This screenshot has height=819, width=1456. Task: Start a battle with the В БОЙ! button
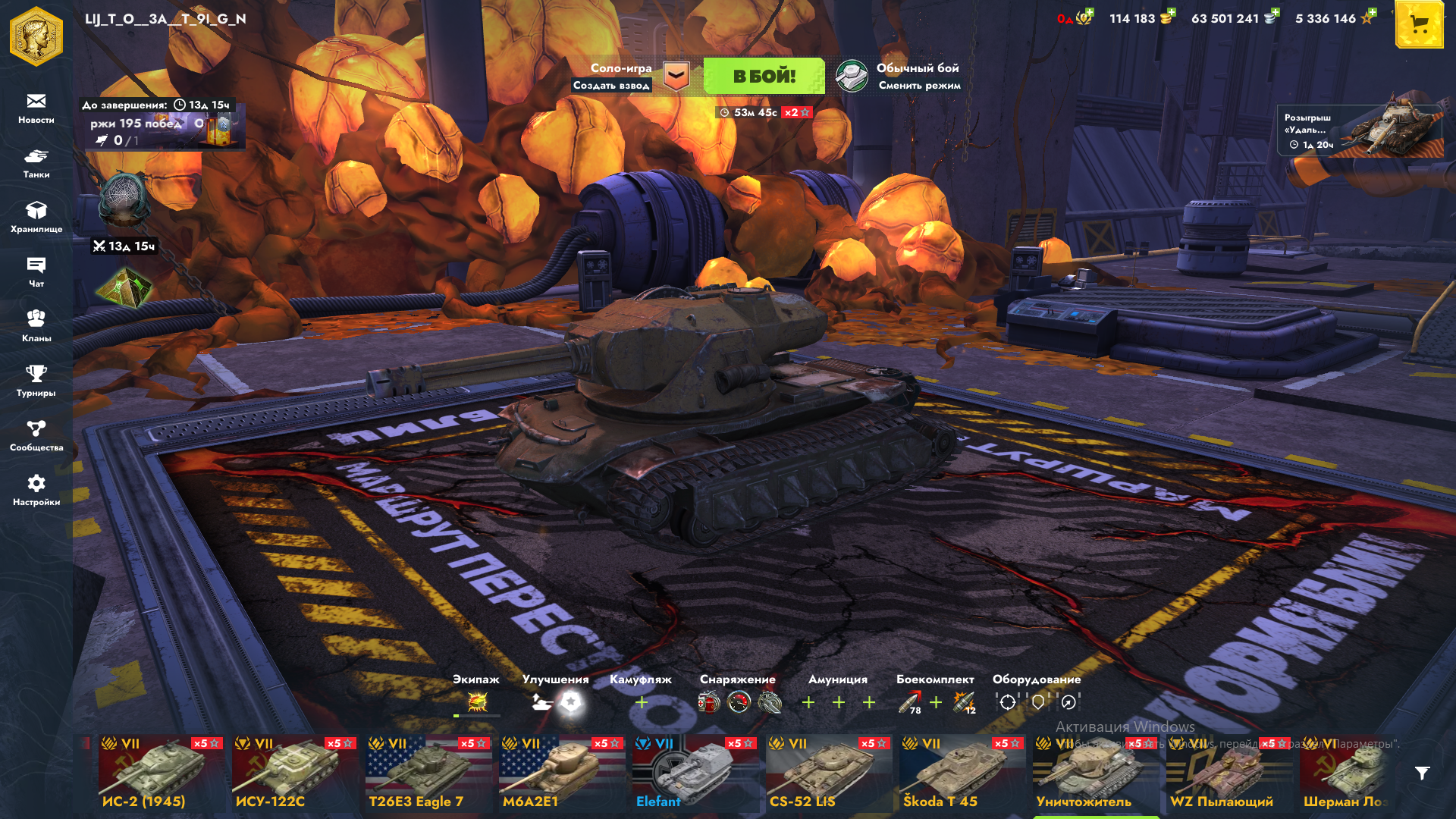[x=764, y=76]
